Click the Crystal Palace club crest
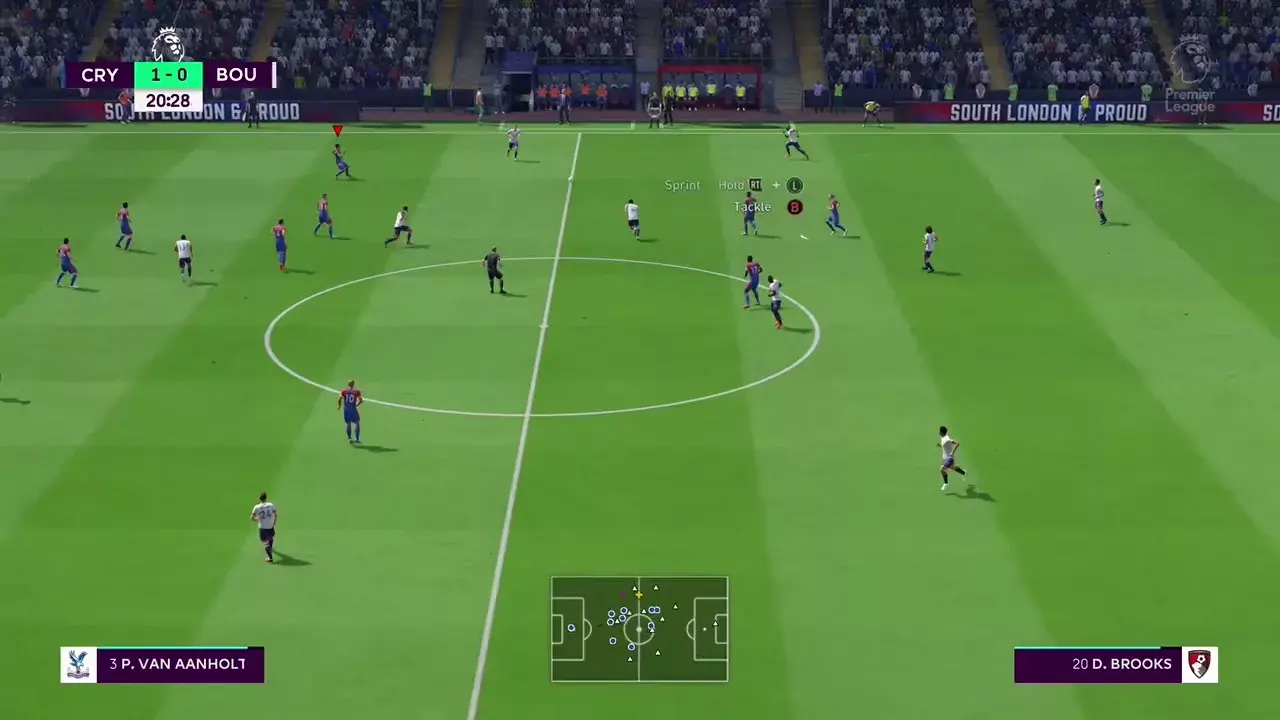 click(78, 665)
